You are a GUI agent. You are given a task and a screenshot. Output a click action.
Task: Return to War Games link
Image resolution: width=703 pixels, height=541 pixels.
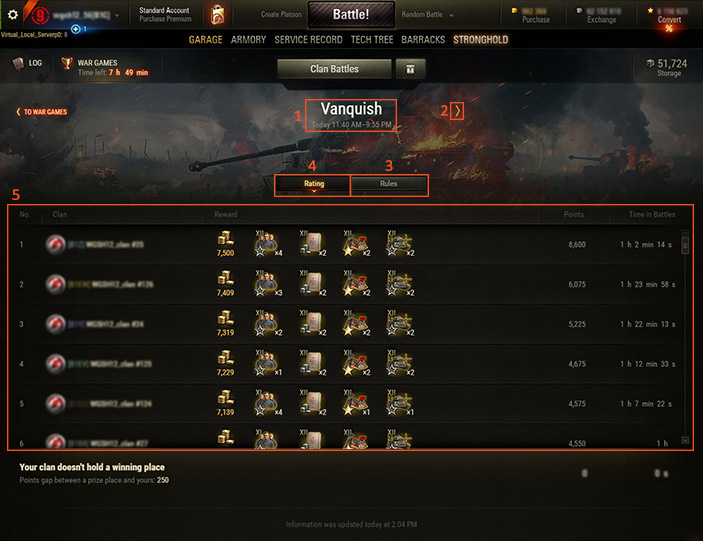[x=42, y=112]
